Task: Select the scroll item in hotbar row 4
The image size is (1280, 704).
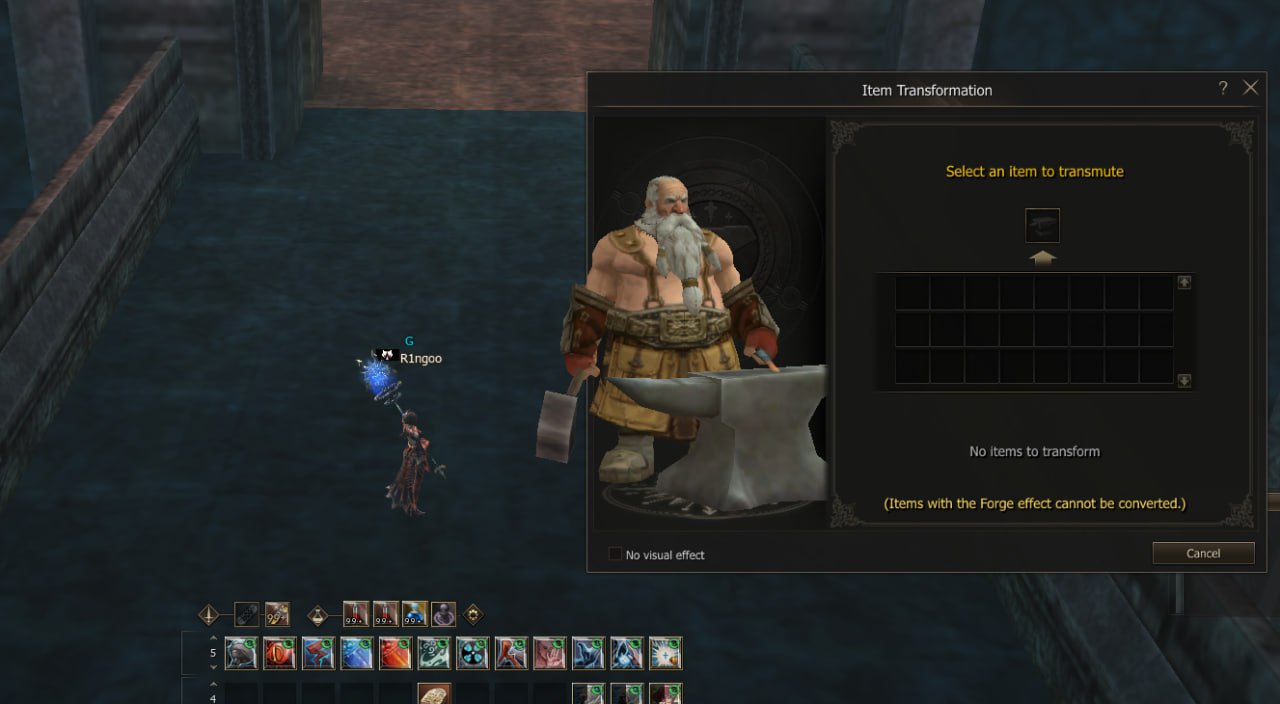Action: 434,695
